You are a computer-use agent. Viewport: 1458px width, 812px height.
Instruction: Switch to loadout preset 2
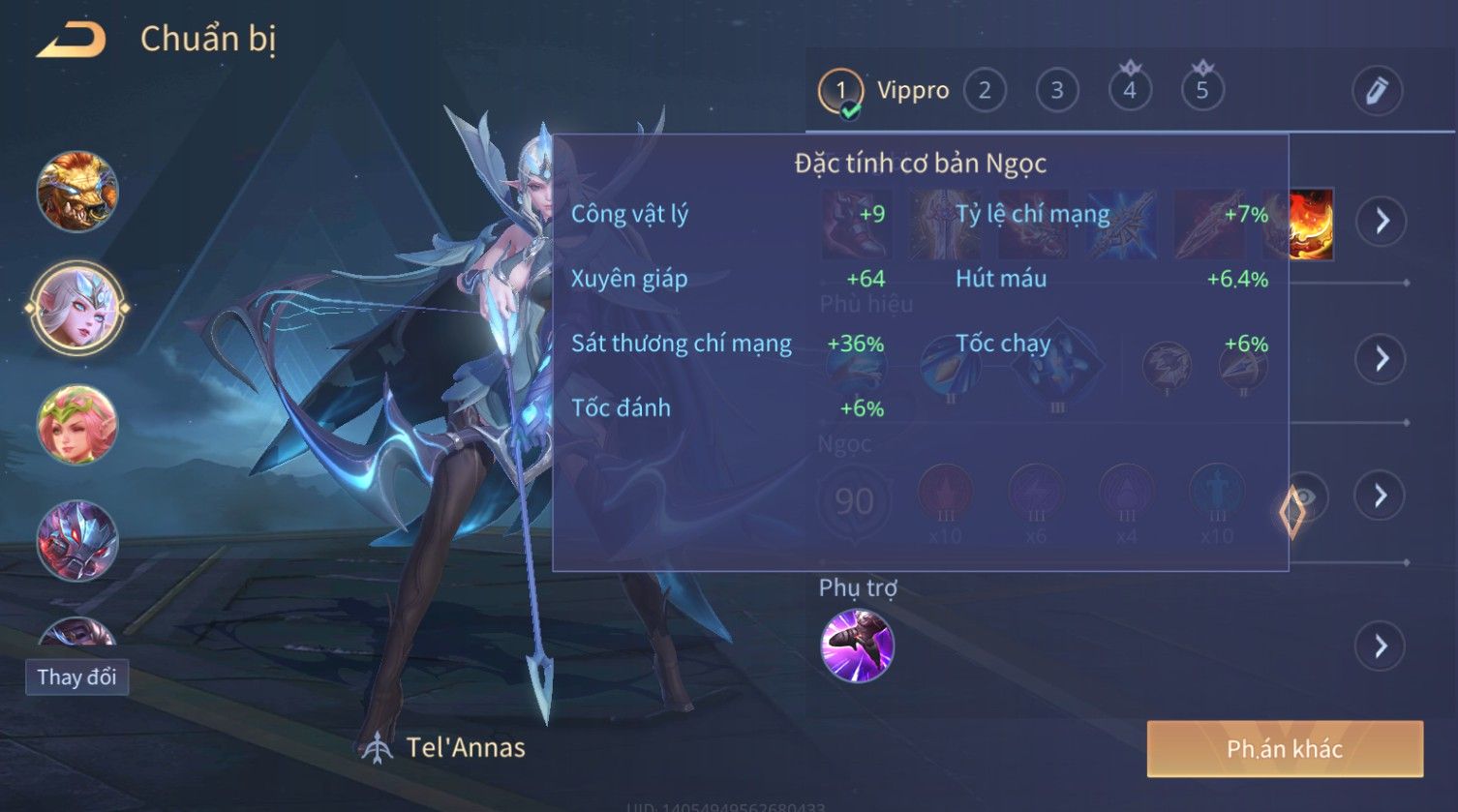click(985, 91)
